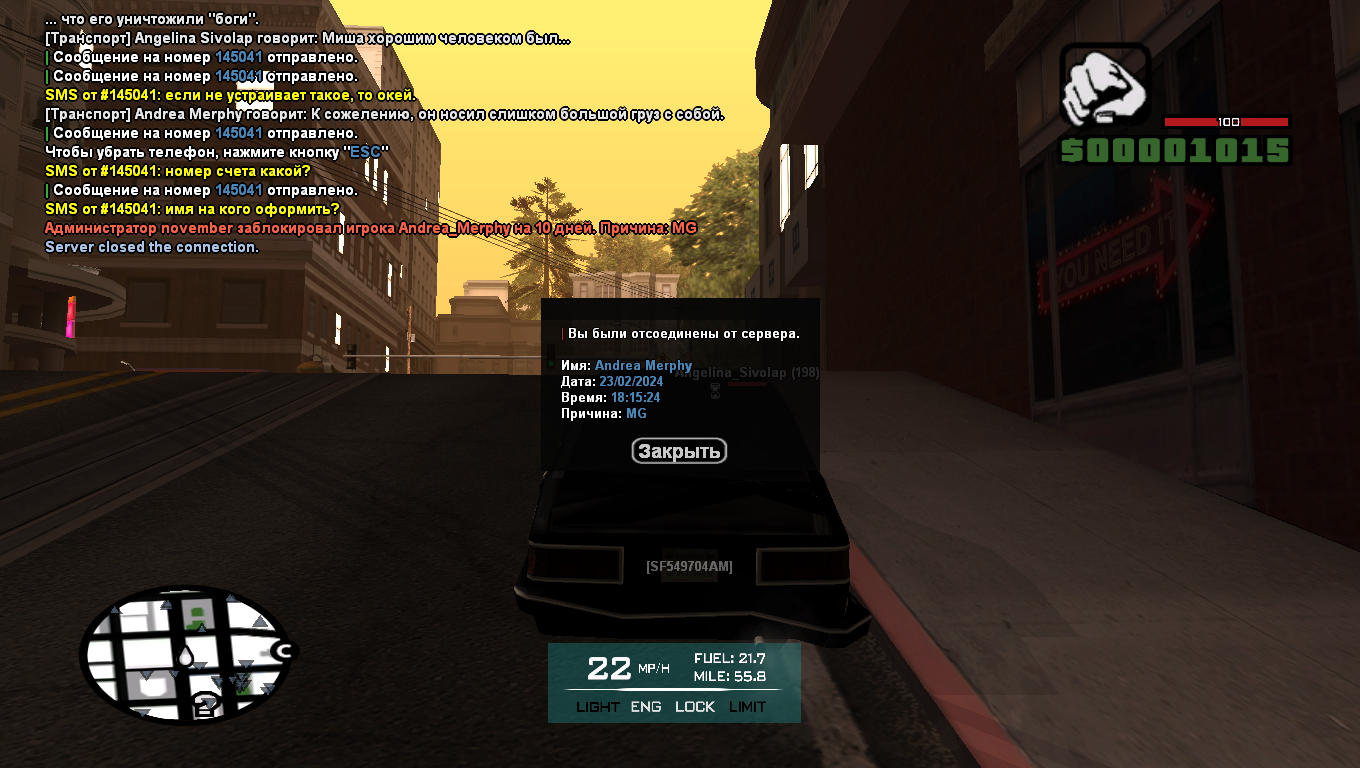Screen dimensions: 1360x768
Task: Click the radar minimap
Action: (186, 654)
